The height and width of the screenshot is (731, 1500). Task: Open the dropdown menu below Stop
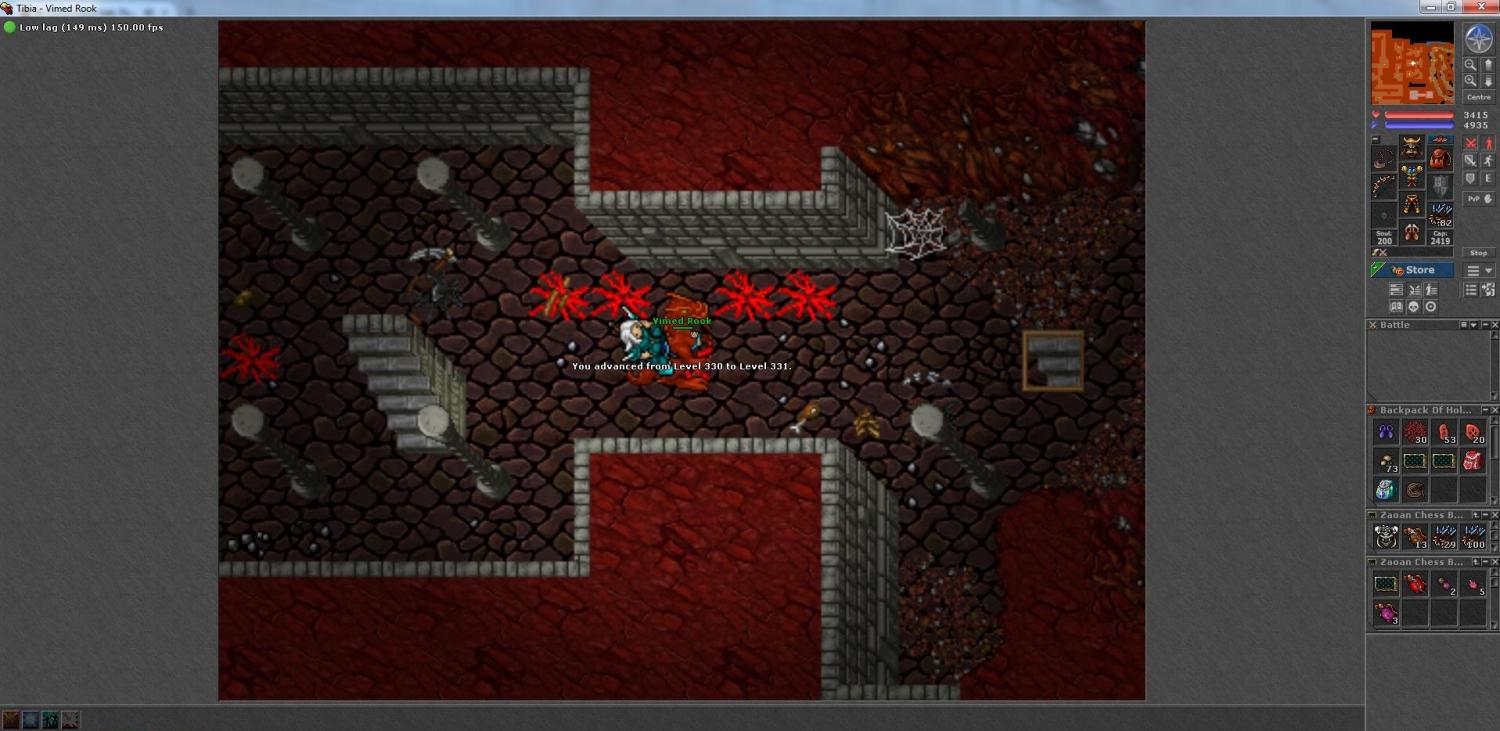click(1479, 271)
